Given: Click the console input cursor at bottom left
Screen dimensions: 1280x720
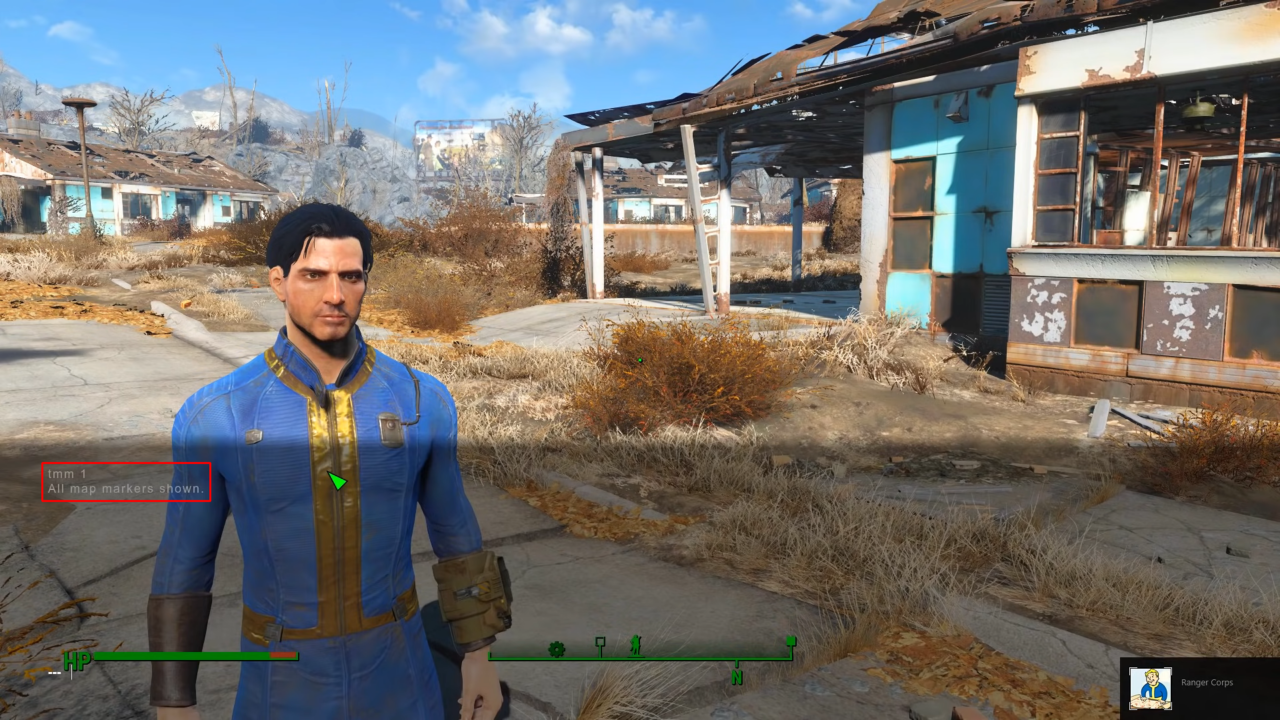Looking at the screenshot, I should click(73, 673).
